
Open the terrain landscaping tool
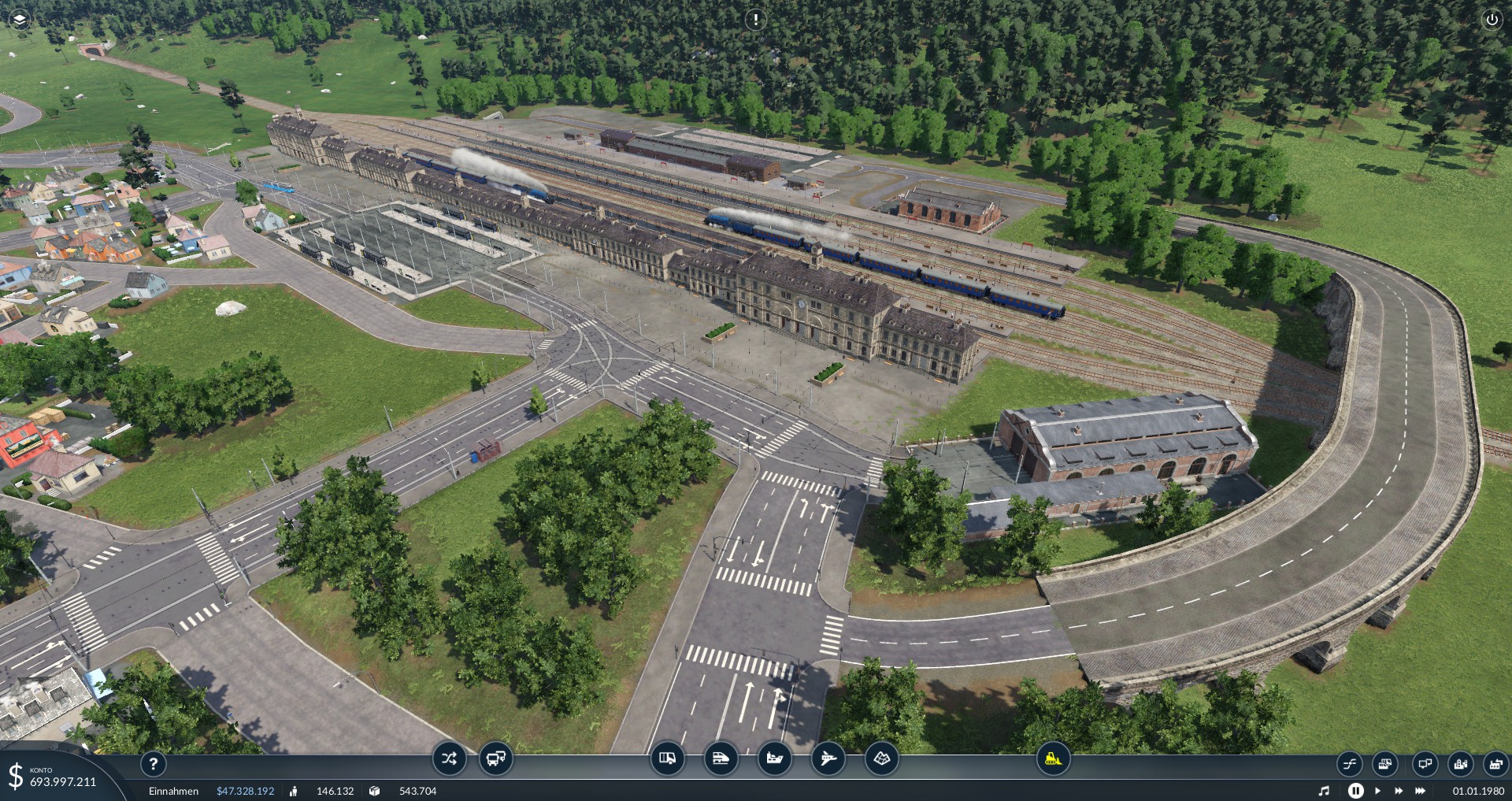(x=881, y=758)
